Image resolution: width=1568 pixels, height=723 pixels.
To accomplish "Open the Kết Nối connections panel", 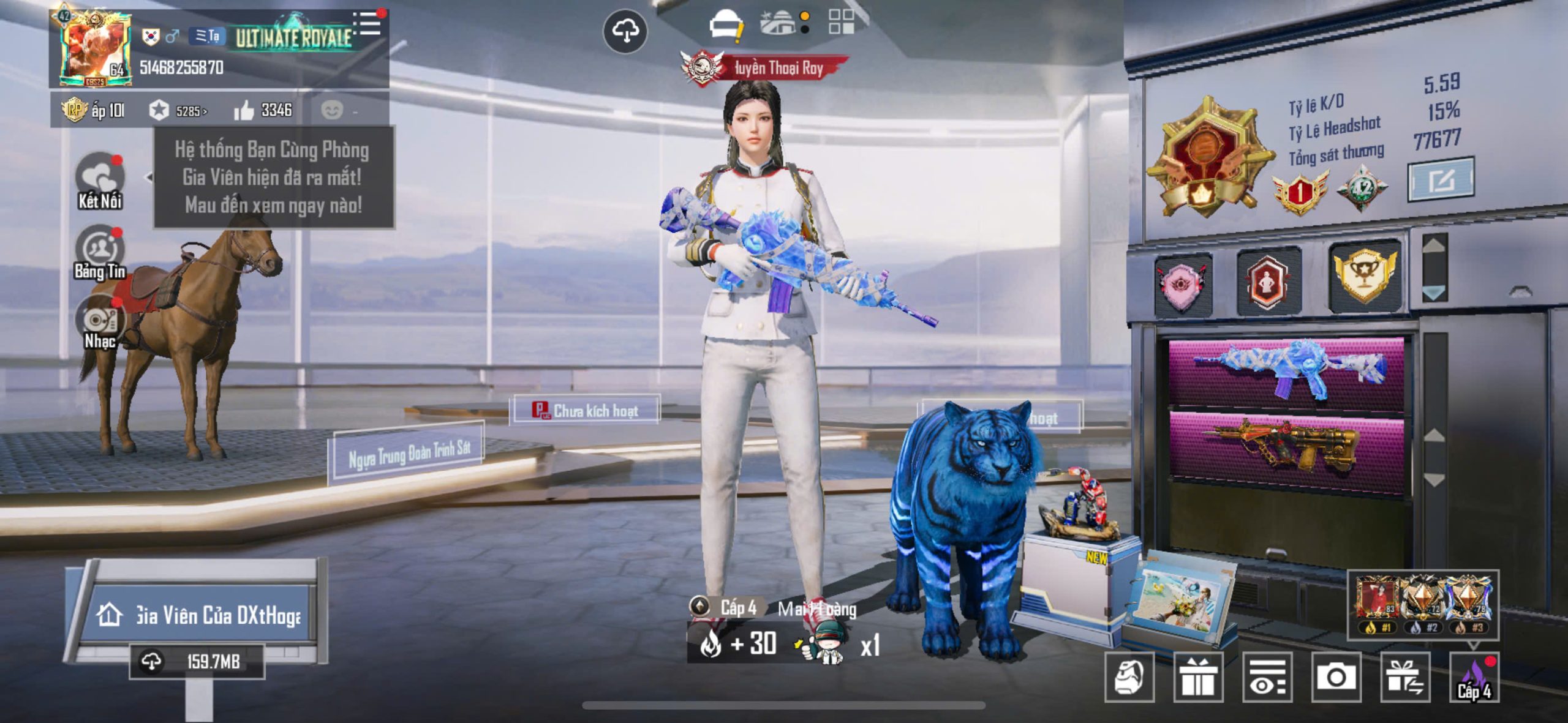I will pos(99,181).
